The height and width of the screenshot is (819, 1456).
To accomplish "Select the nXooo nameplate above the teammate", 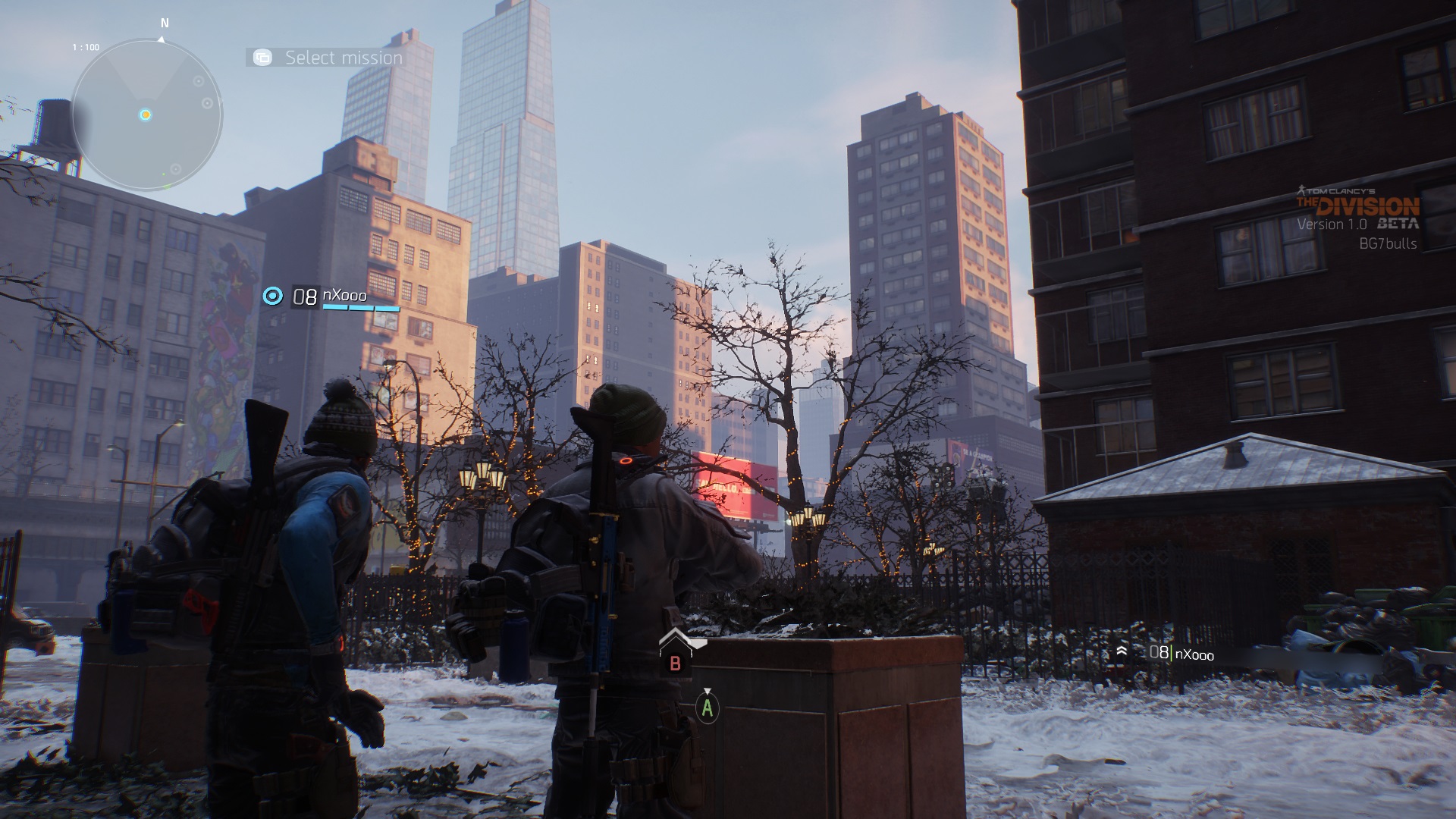I will click(x=345, y=297).
